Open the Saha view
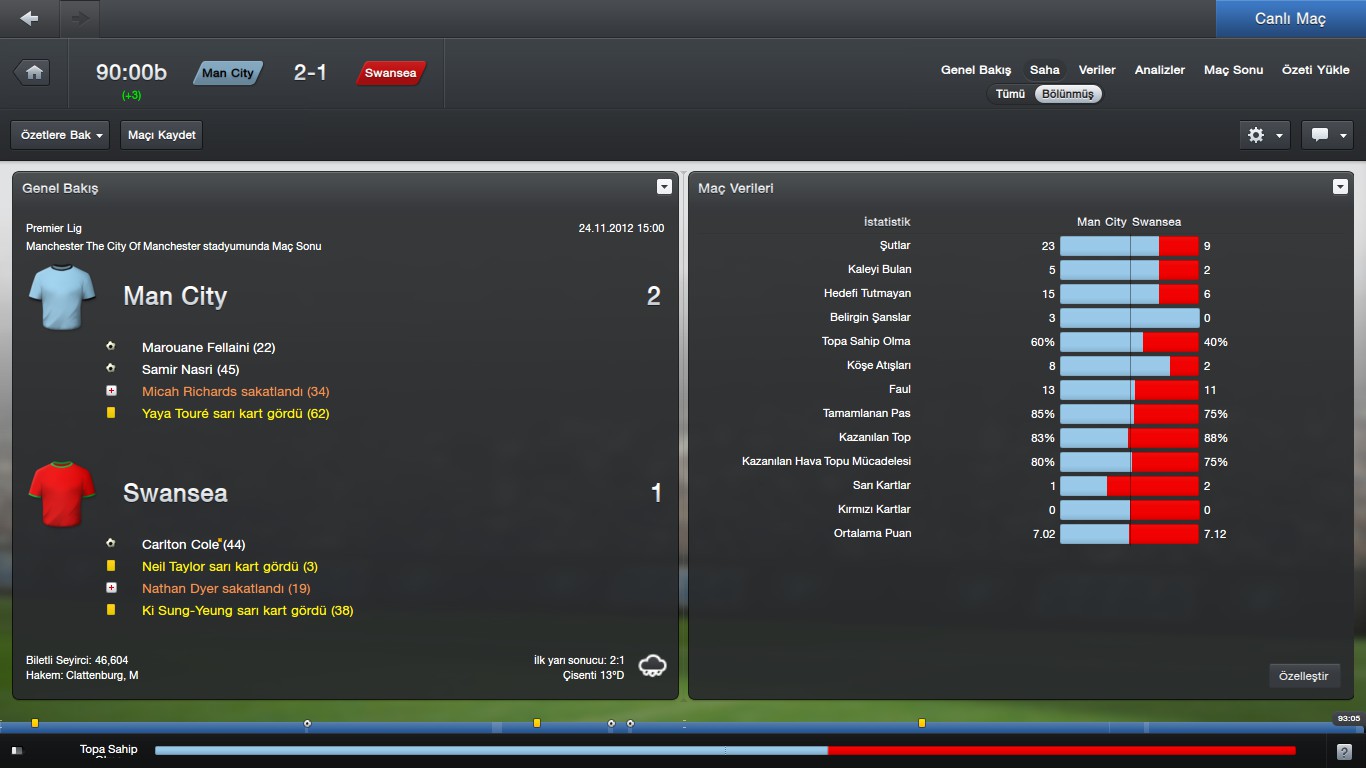 pos(1045,70)
